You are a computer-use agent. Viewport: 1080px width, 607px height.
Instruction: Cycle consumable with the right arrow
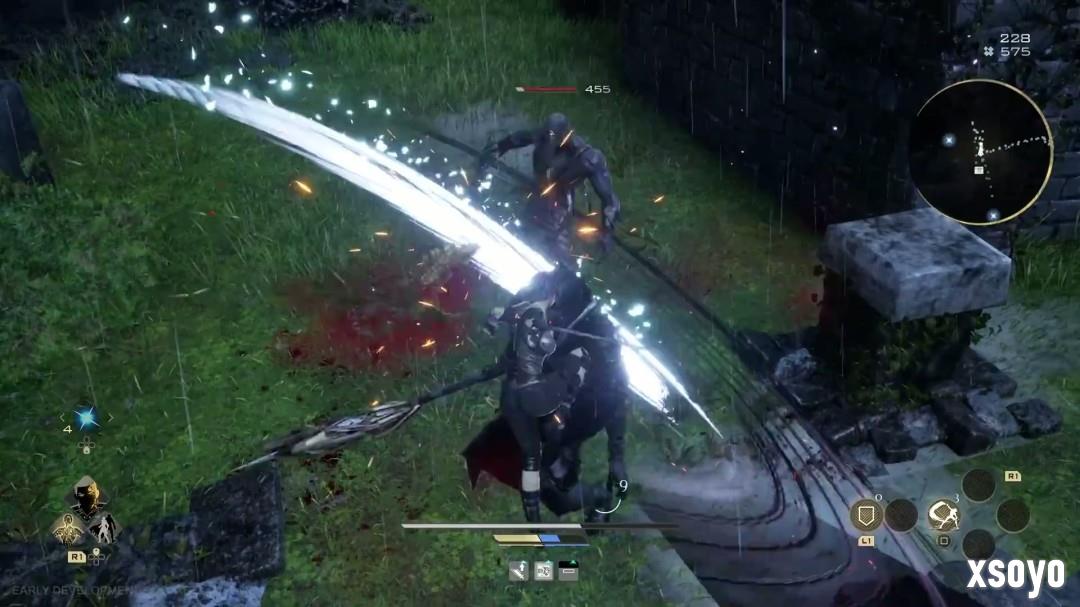(110, 417)
